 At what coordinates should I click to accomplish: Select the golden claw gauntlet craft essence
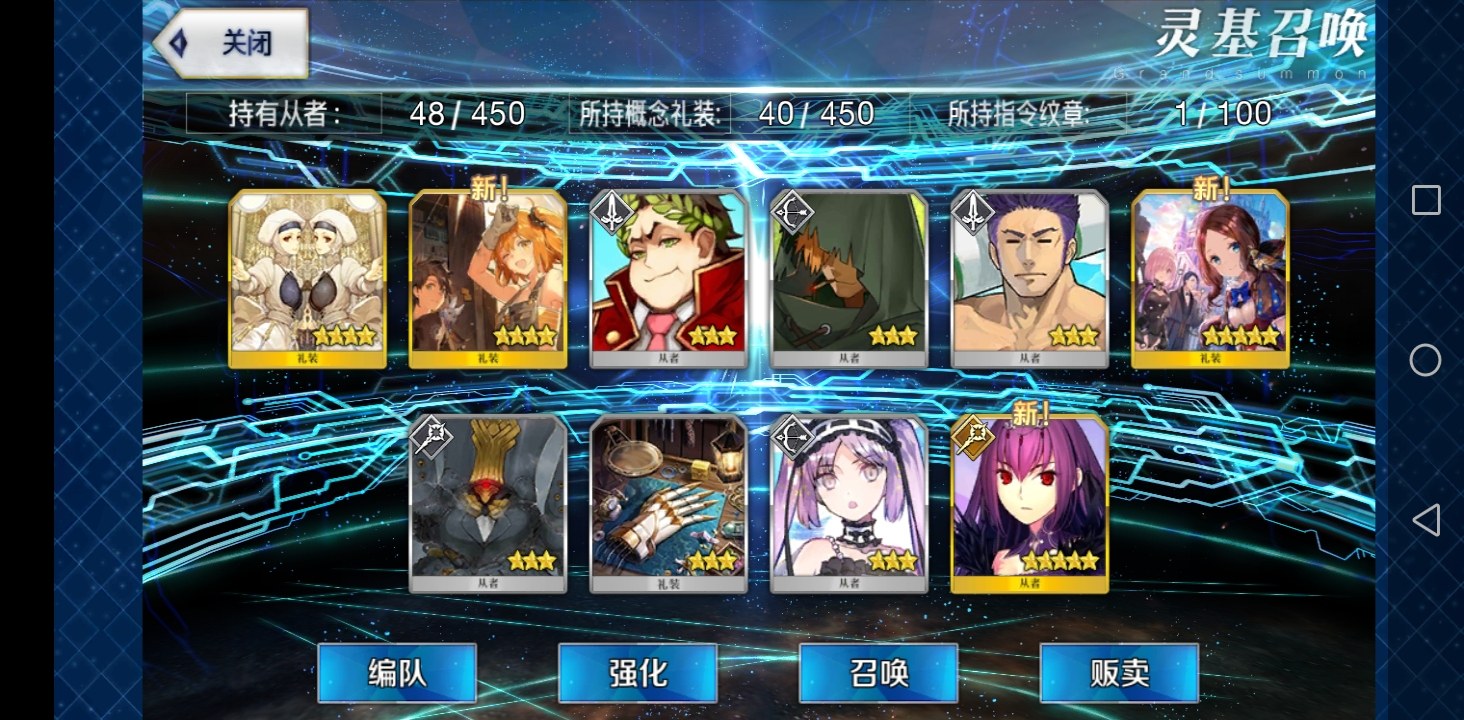pos(668,503)
